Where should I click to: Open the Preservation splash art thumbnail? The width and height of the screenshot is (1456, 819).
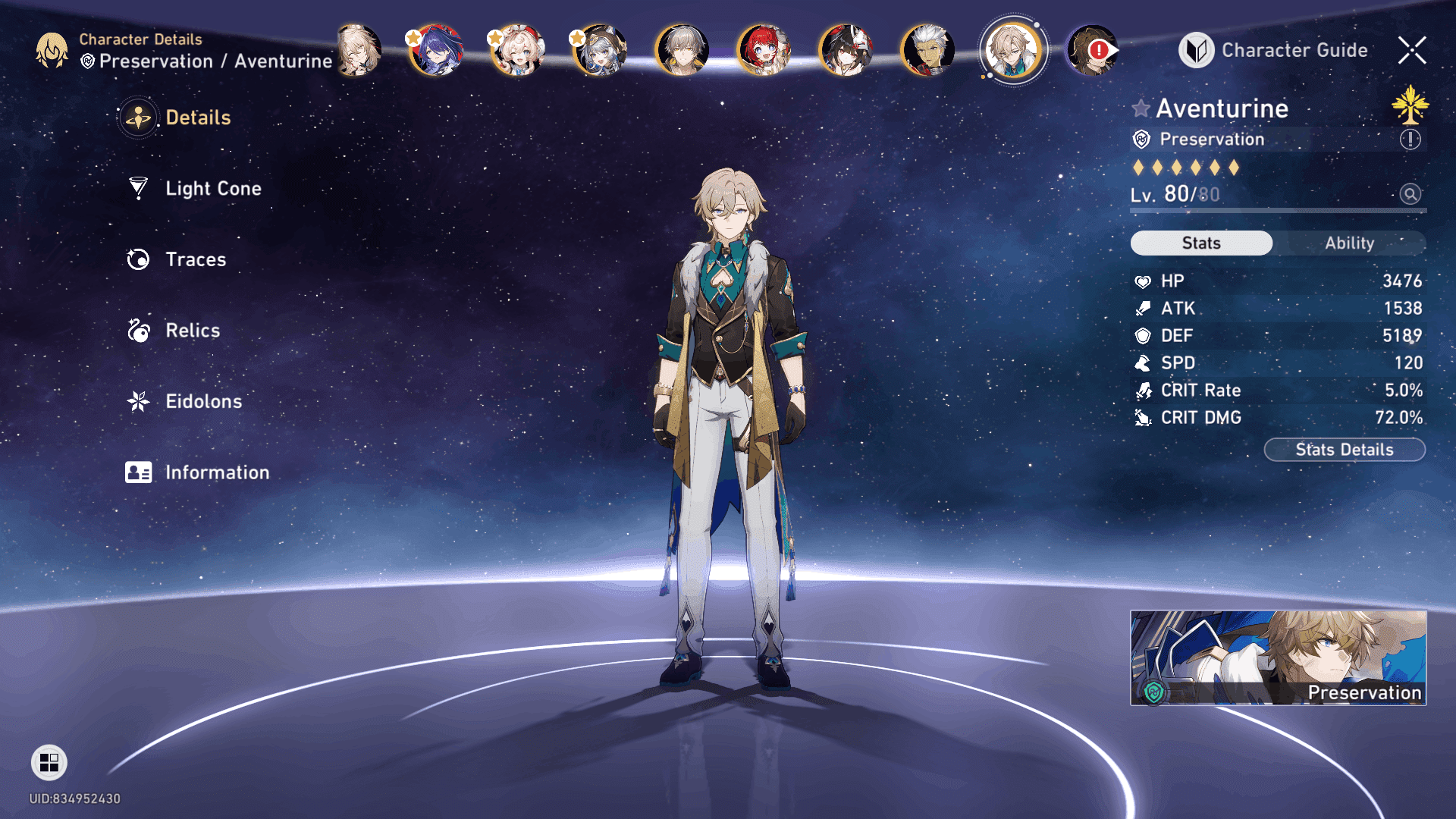click(x=1278, y=657)
